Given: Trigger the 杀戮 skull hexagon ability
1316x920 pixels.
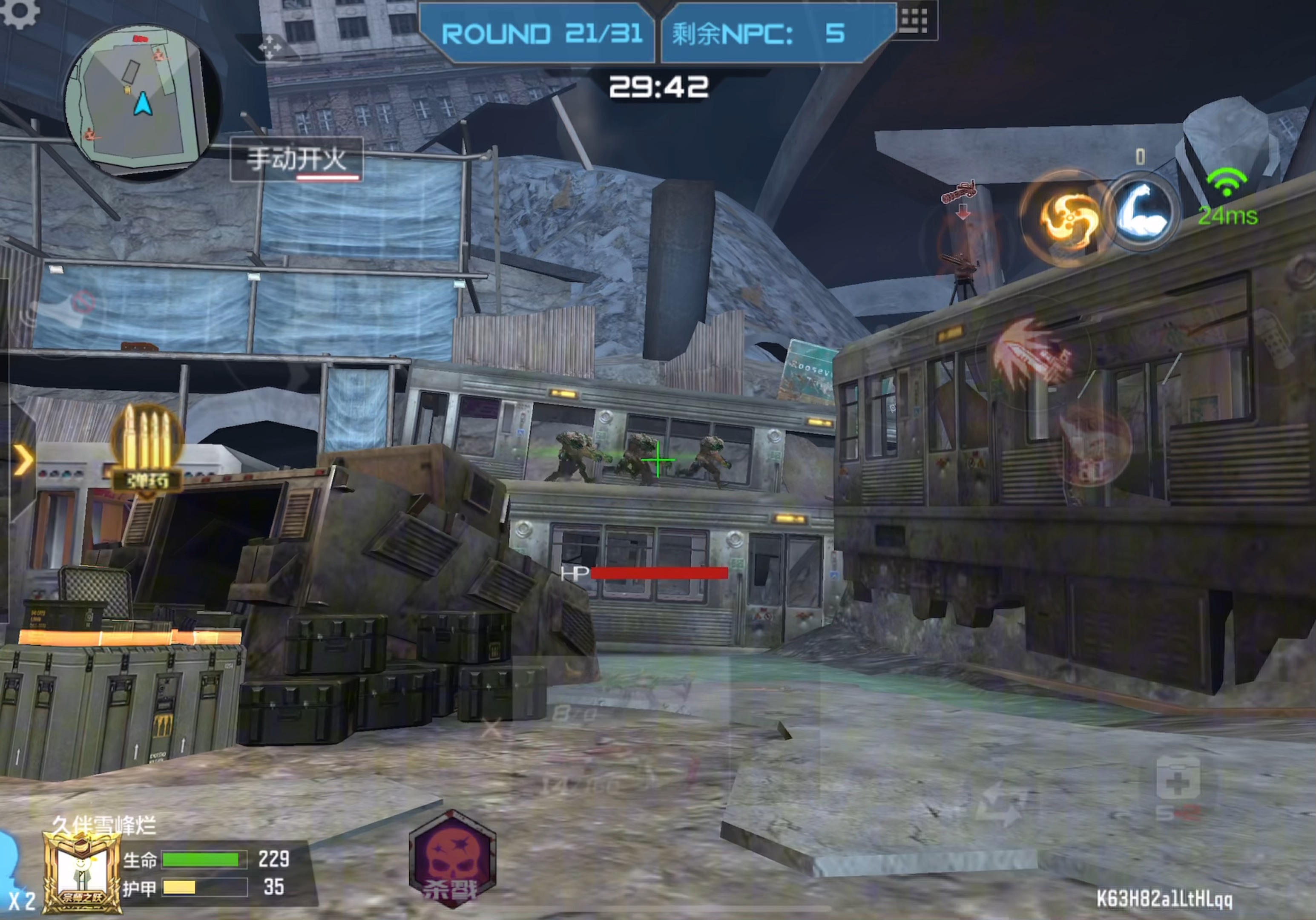Looking at the screenshot, I should coord(452,859).
